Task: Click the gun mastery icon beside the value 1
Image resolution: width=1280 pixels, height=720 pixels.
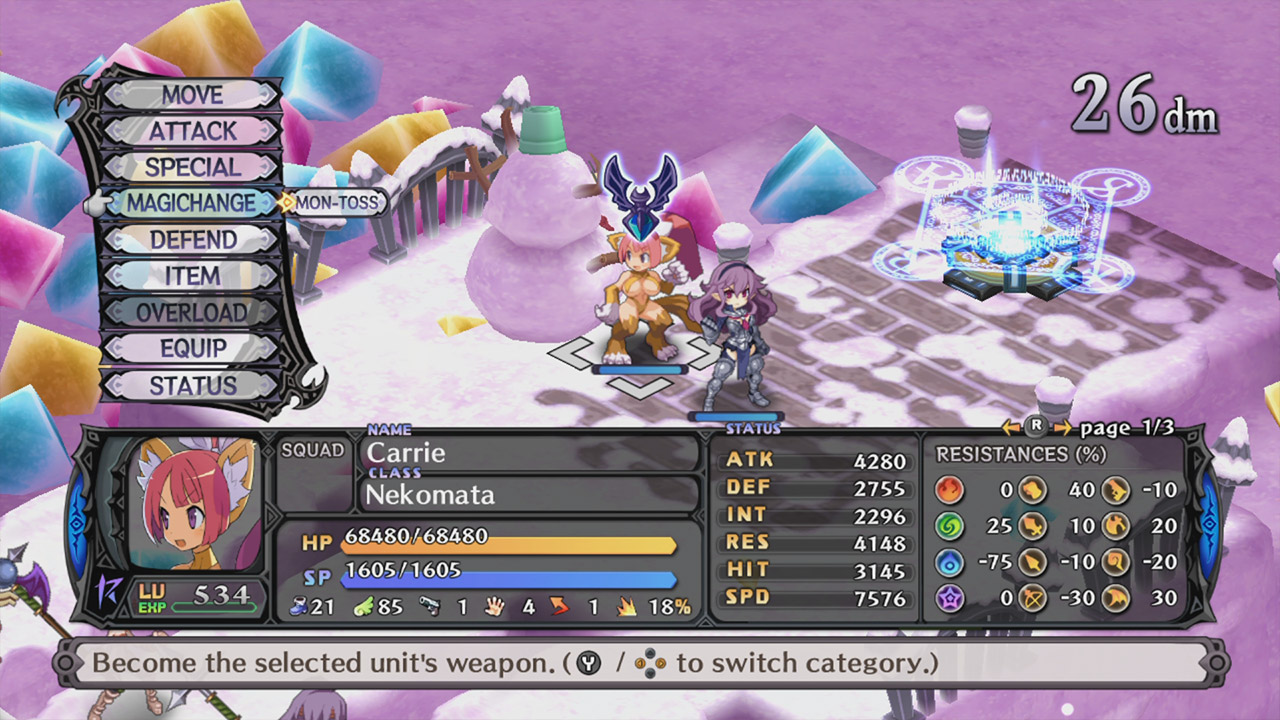Action: tap(430, 606)
